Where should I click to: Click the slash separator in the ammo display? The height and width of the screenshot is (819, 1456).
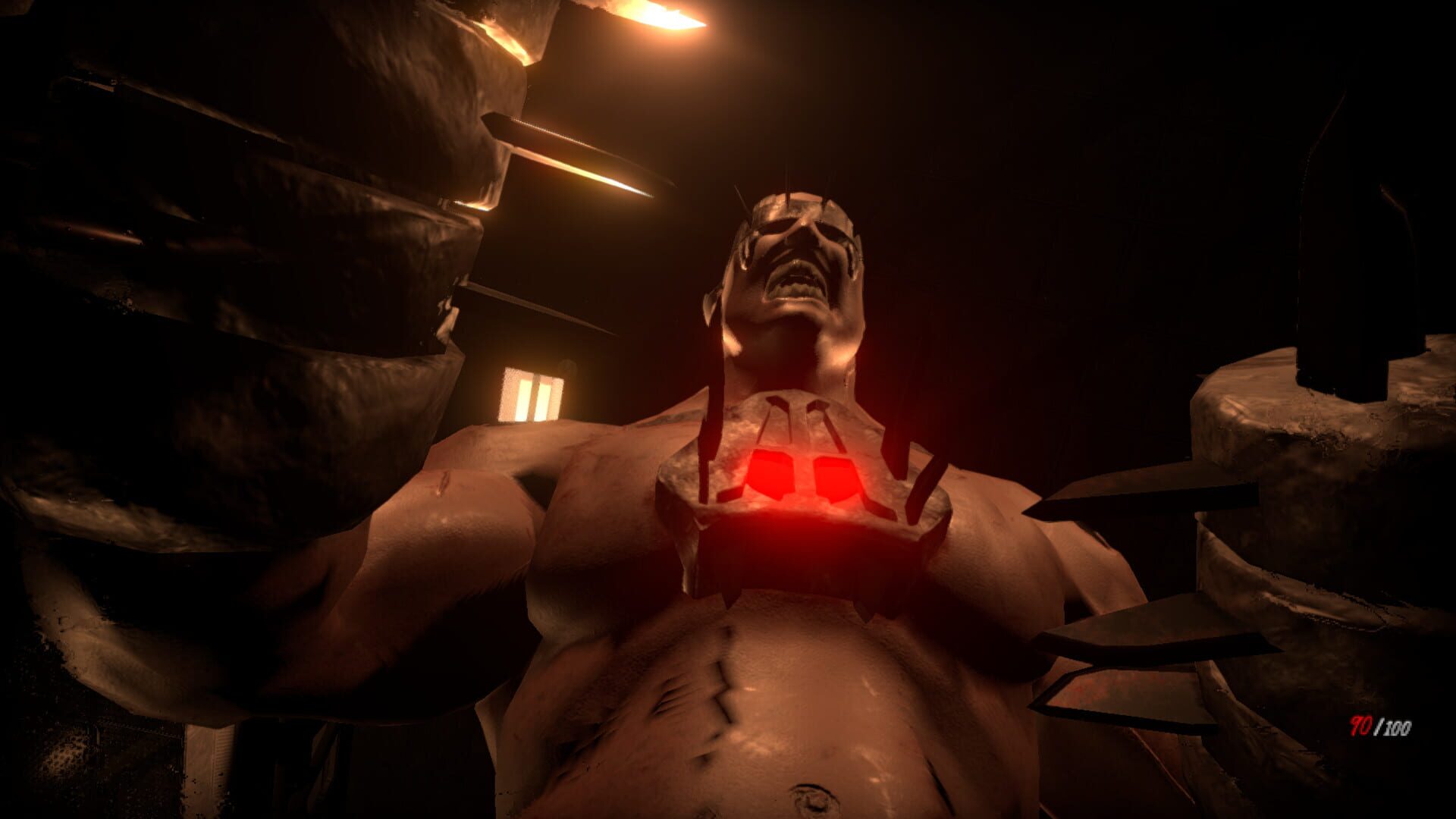(x=1379, y=725)
